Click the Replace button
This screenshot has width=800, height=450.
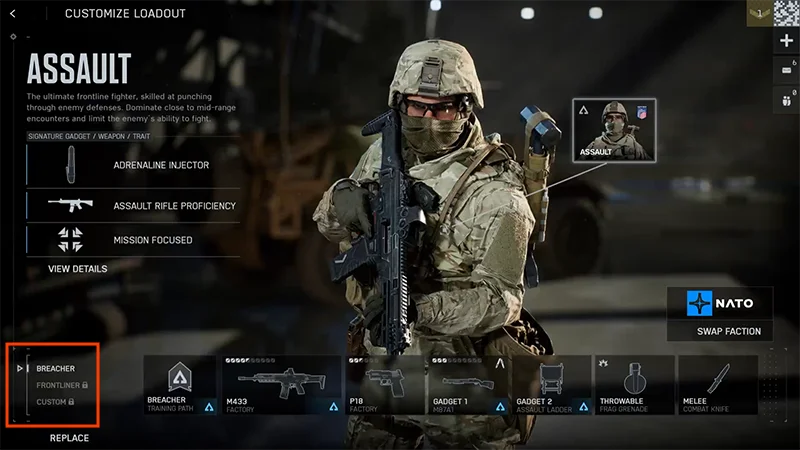69,438
